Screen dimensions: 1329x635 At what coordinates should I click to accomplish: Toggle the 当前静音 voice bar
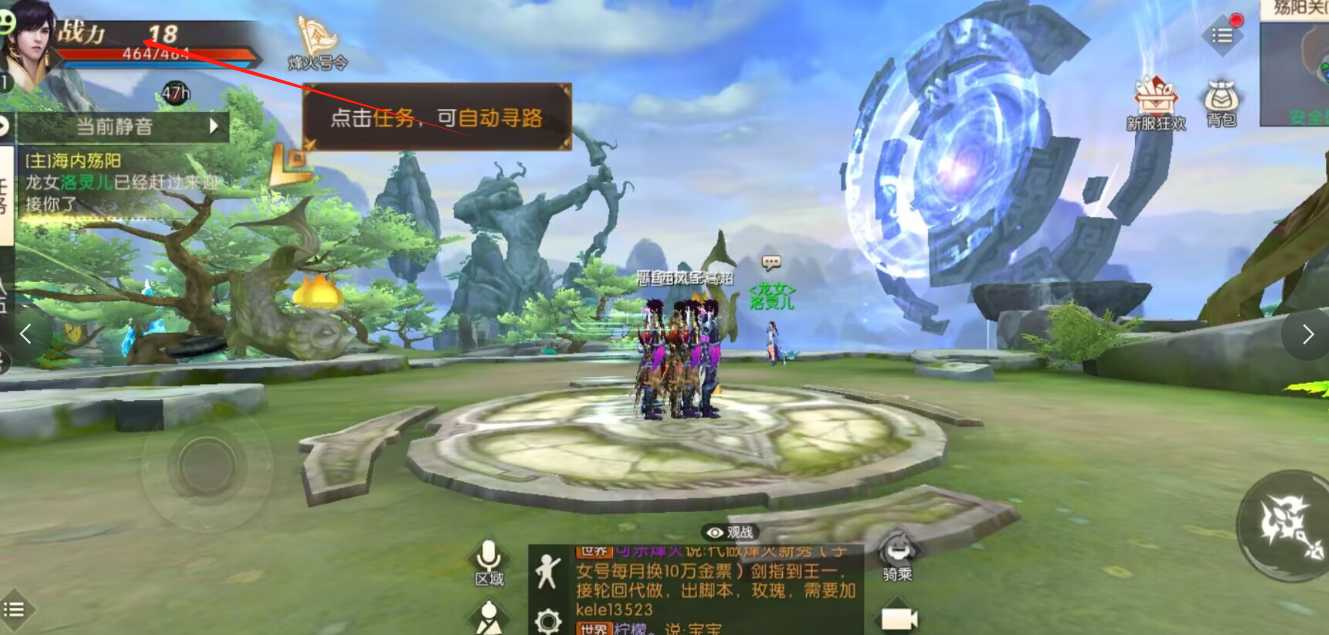pyautogui.click(x=122, y=127)
